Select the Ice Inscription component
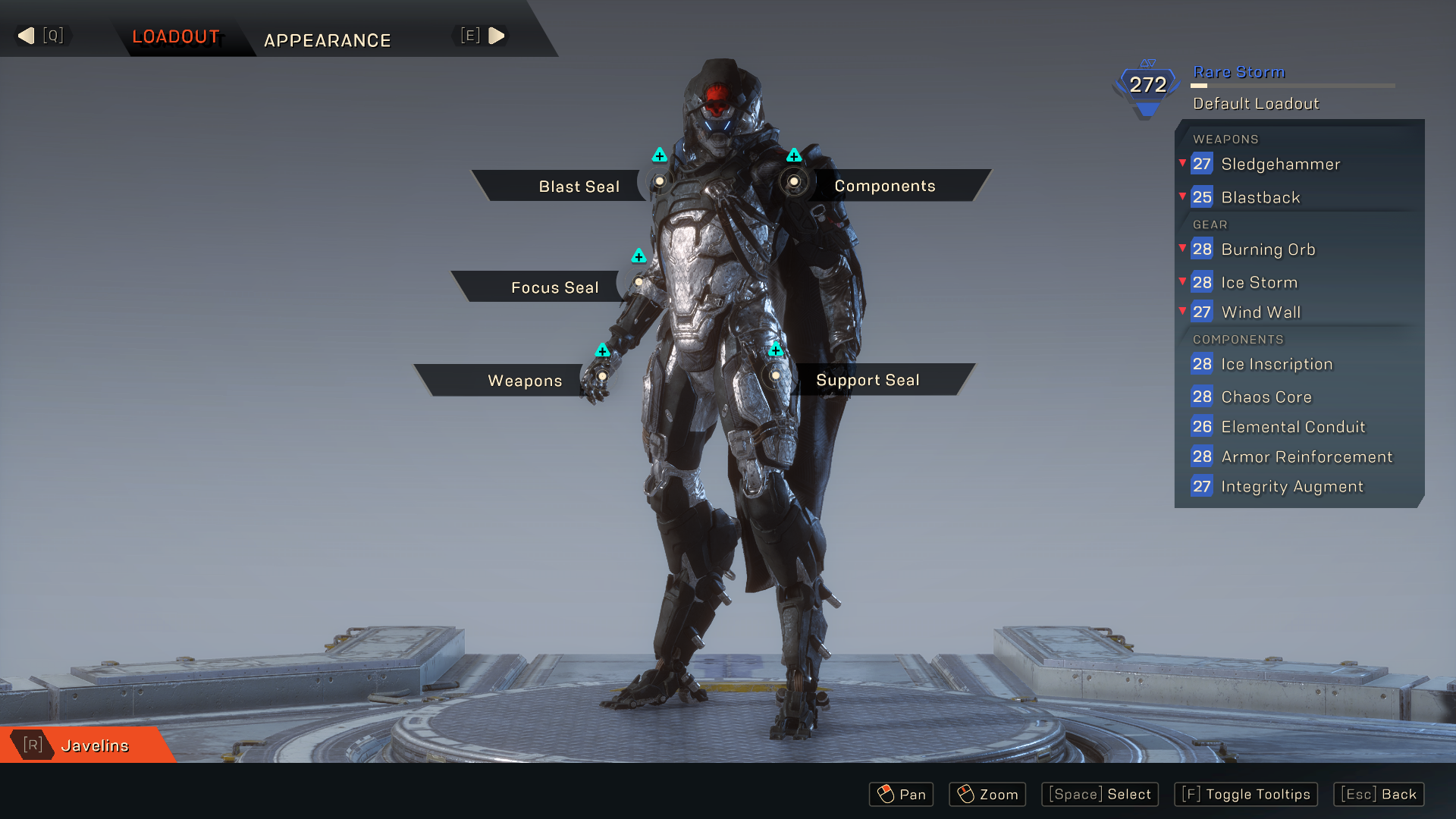 pos(1276,364)
